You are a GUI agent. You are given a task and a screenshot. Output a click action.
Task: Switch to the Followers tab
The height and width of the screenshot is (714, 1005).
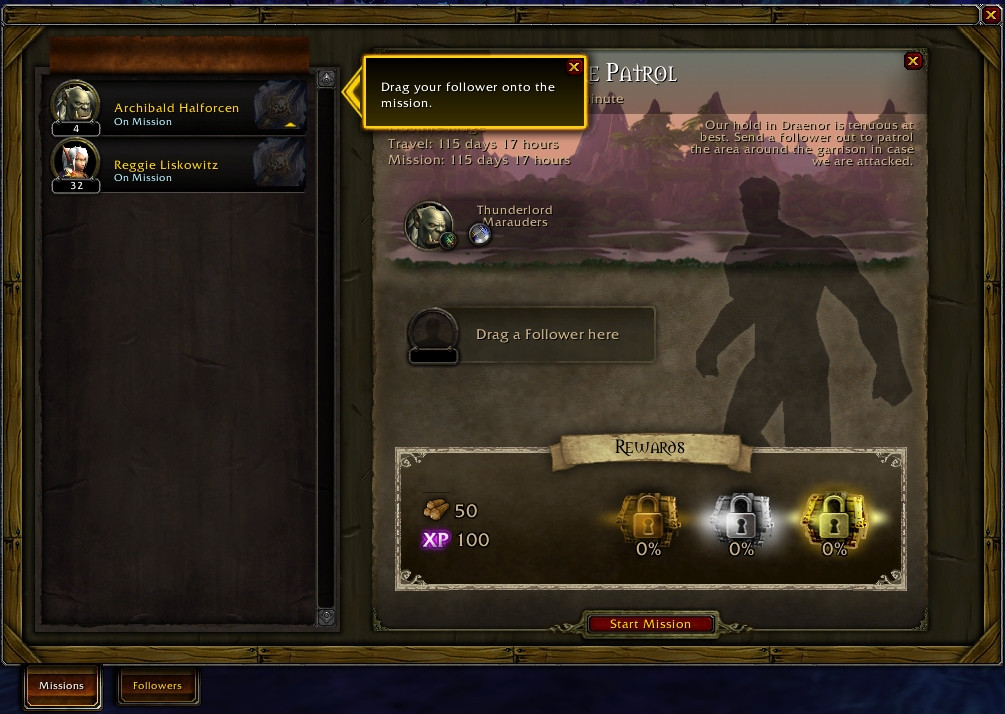click(x=158, y=686)
